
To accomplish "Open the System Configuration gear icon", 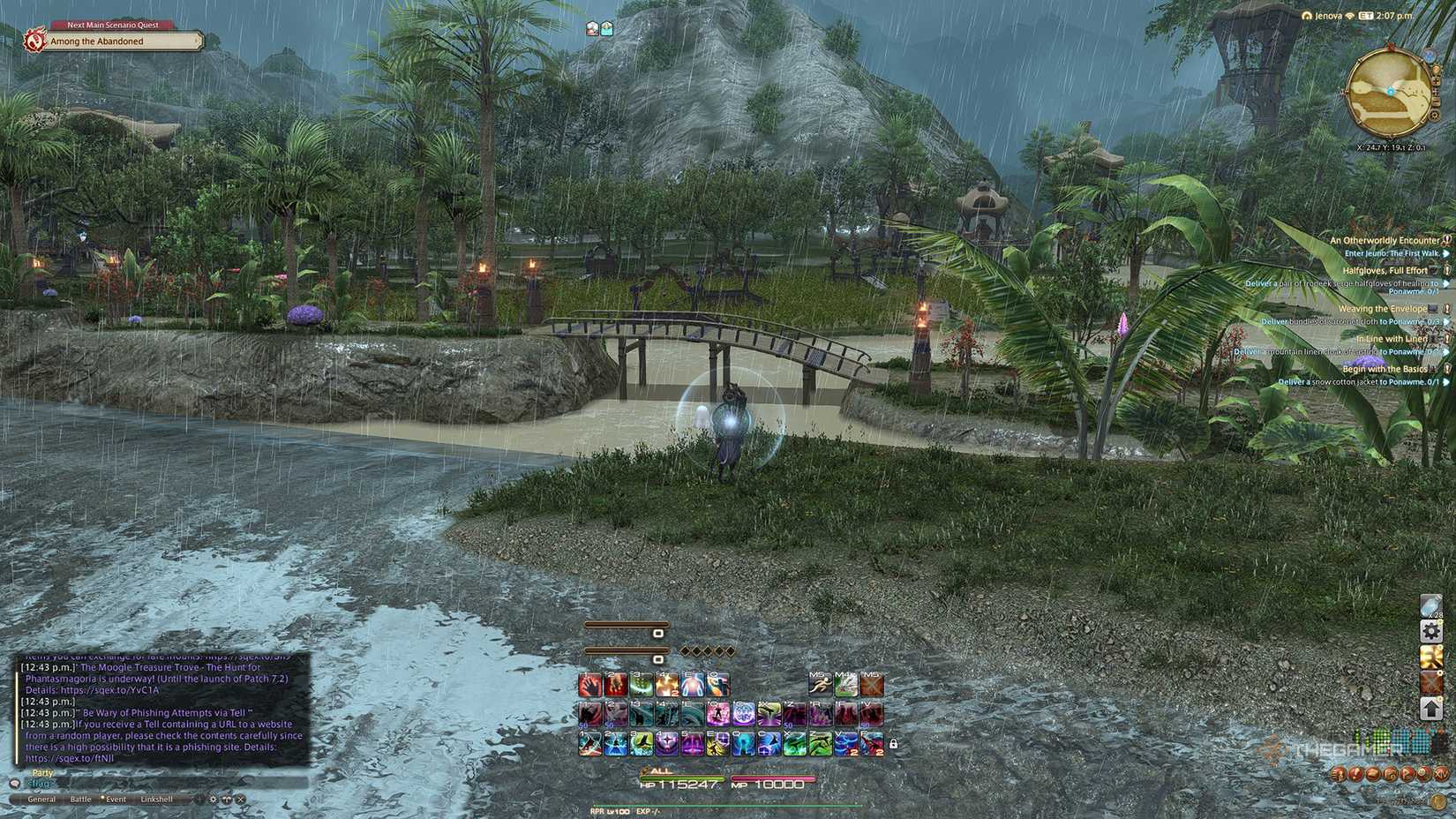I will tap(1430, 631).
